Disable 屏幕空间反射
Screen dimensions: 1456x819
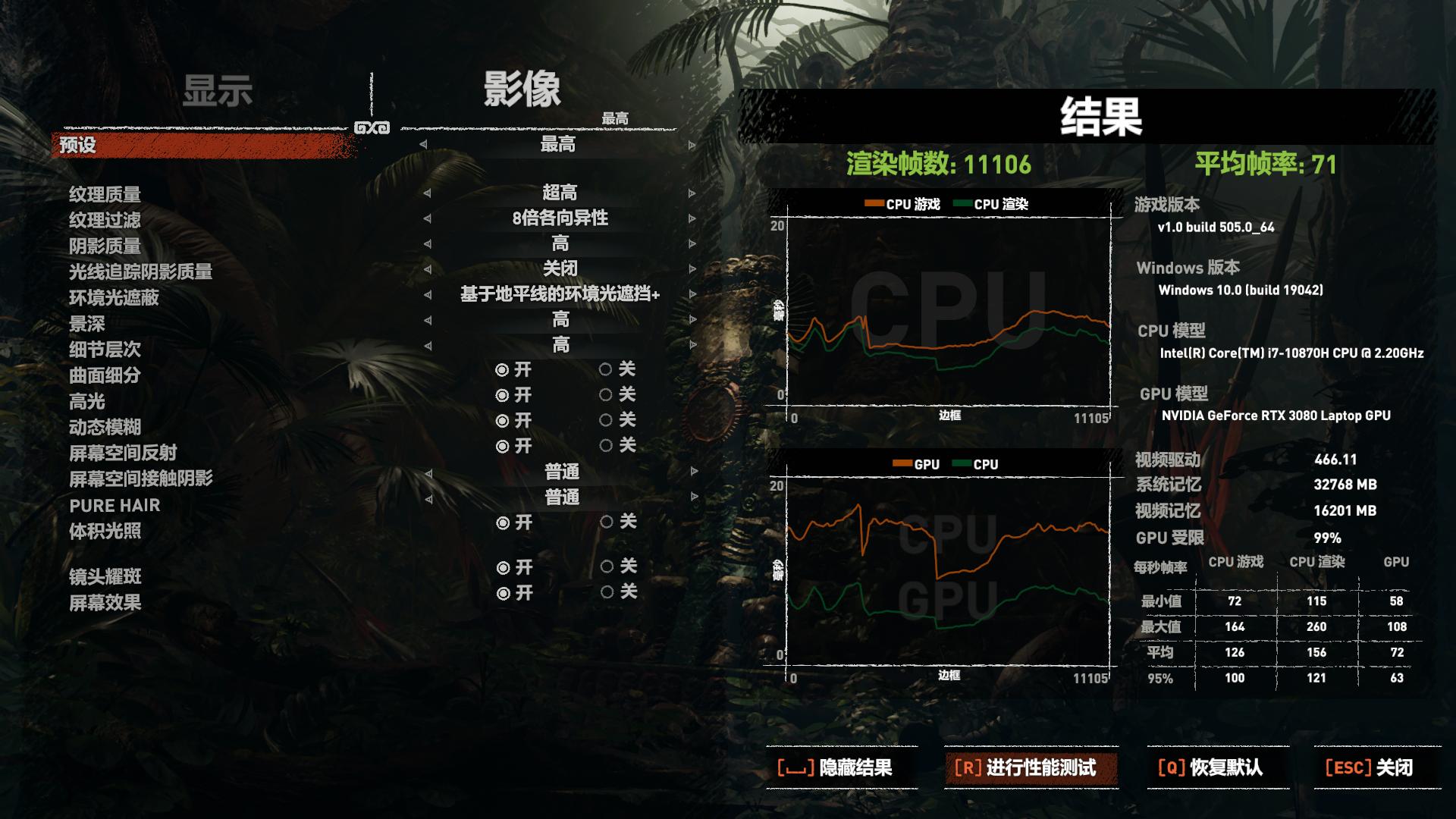coord(605,446)
